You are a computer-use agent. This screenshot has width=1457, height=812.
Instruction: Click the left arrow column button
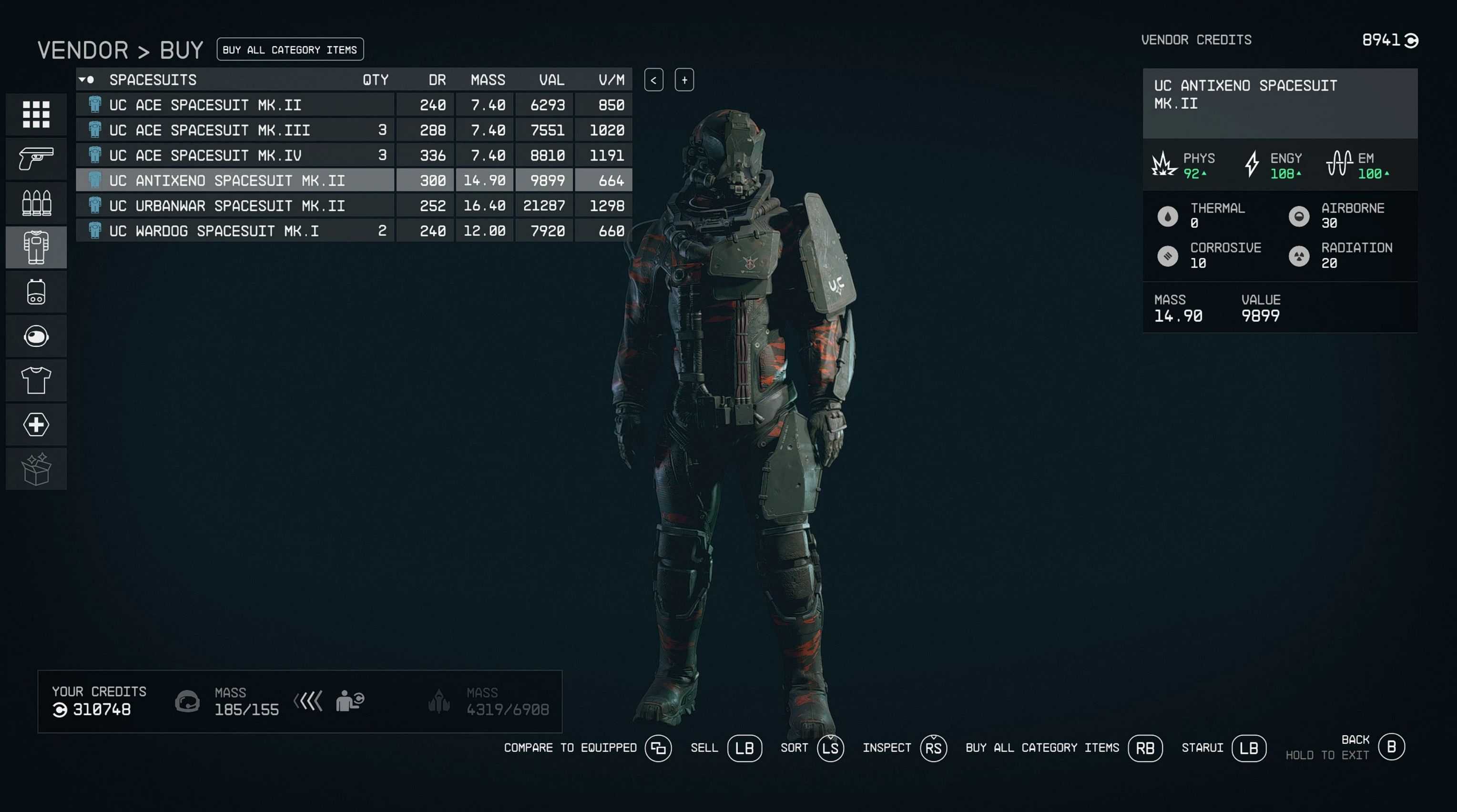[653, 81]
